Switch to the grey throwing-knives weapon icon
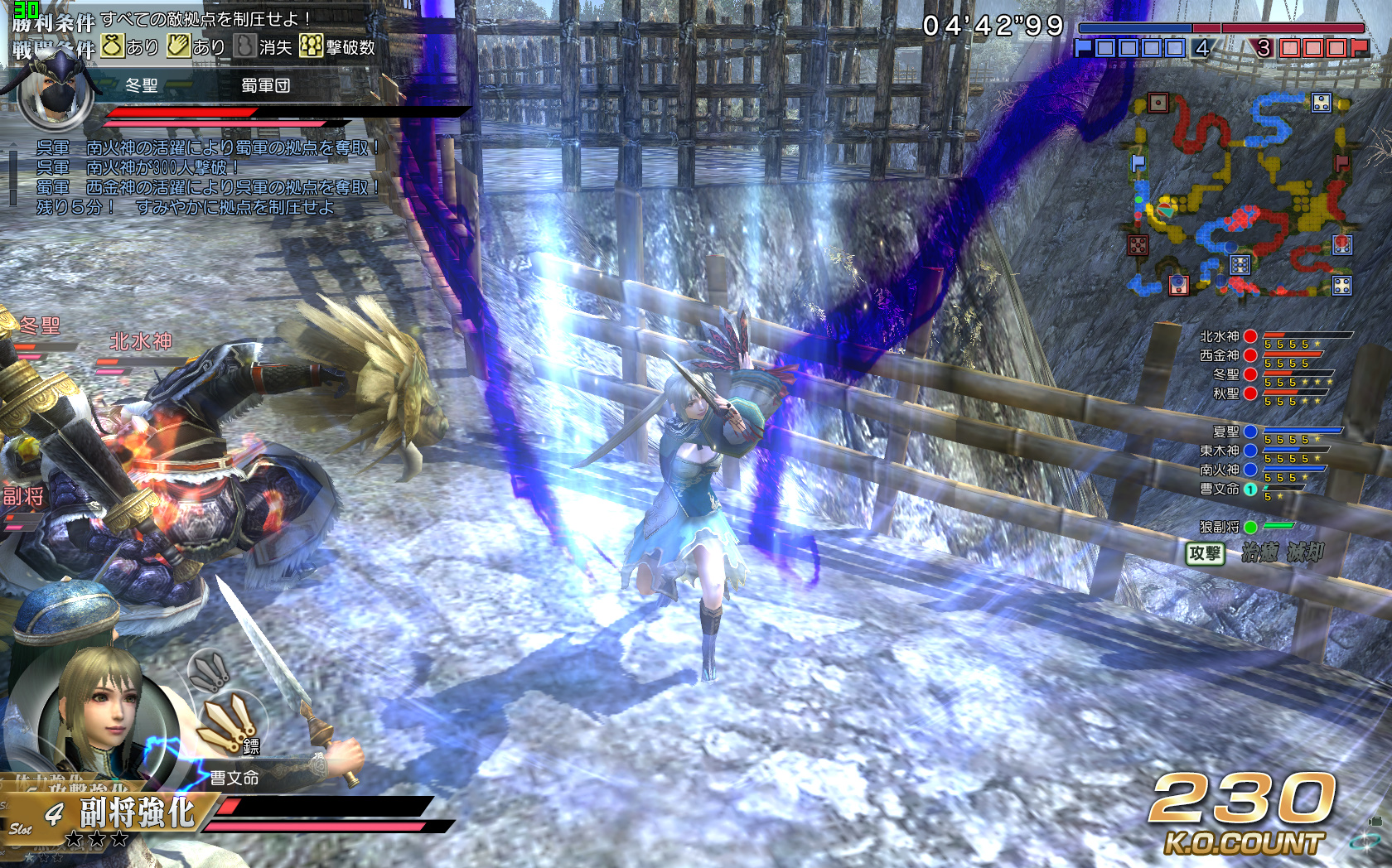1392x868 pixels. [x=210, y=670]
